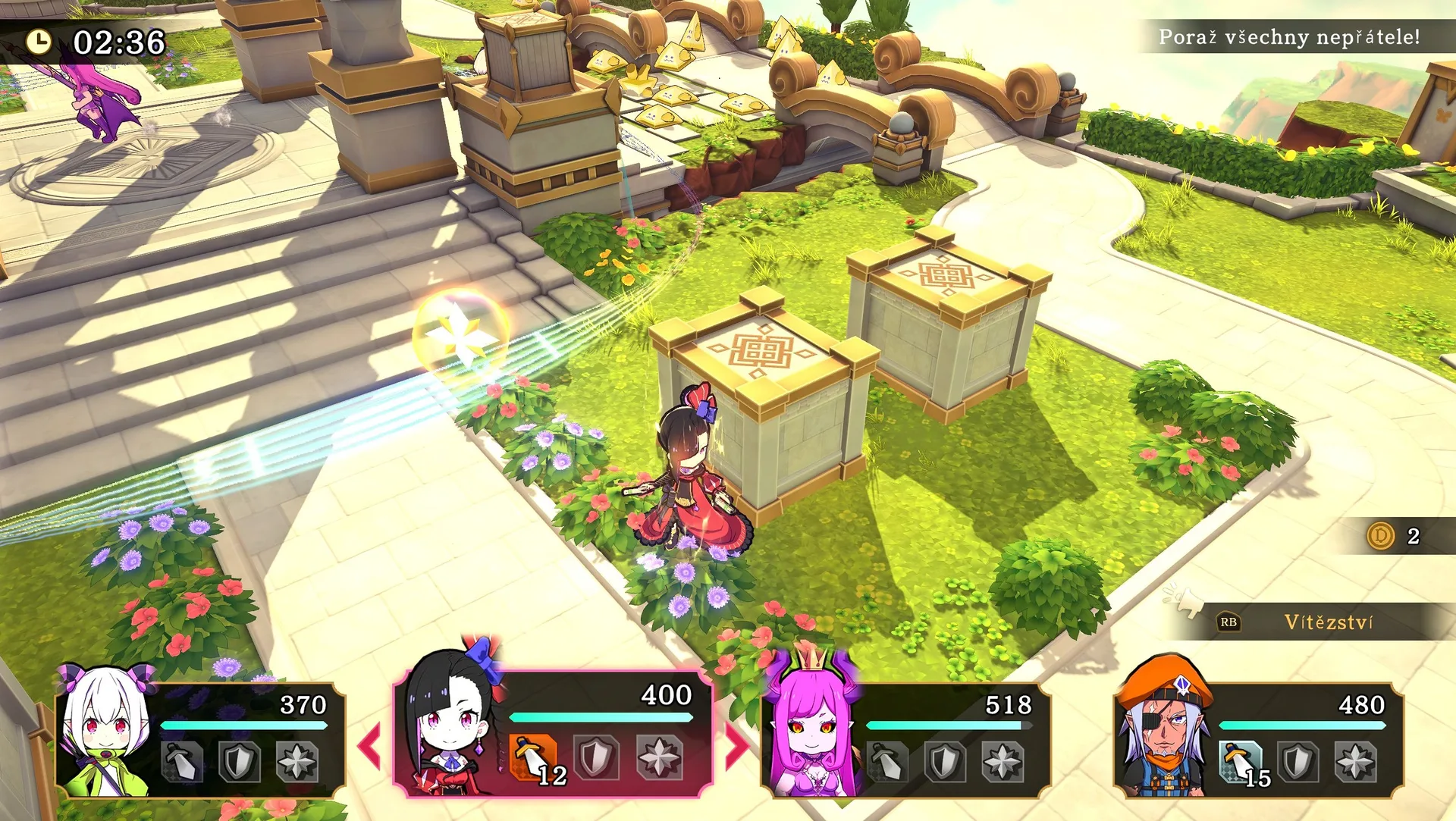This screenshot has height=821, width=1456.
Task: Click the right pink arrow beside the selected character
Action: point(736,746)
